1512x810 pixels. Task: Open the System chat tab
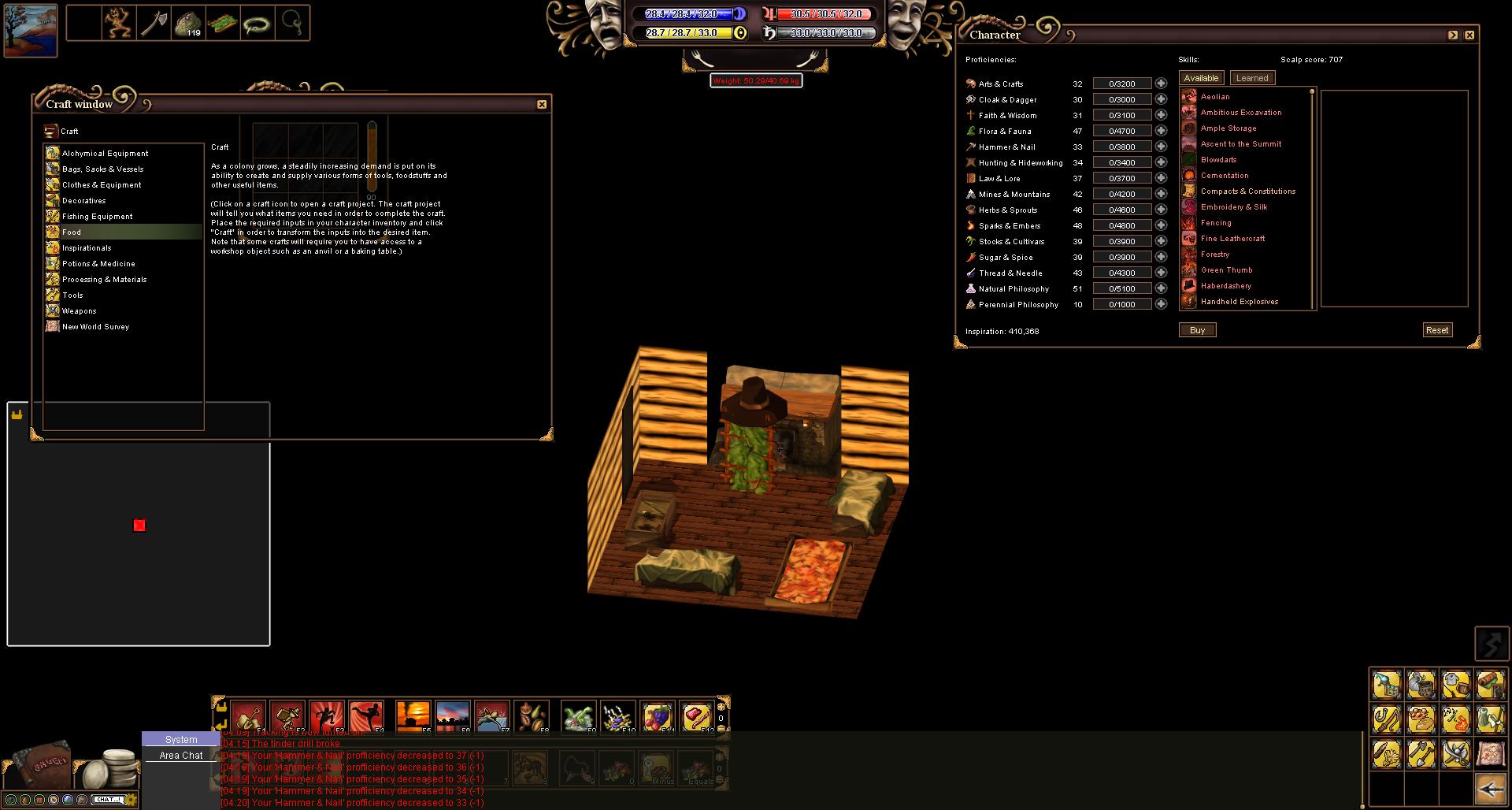point(181,739)
